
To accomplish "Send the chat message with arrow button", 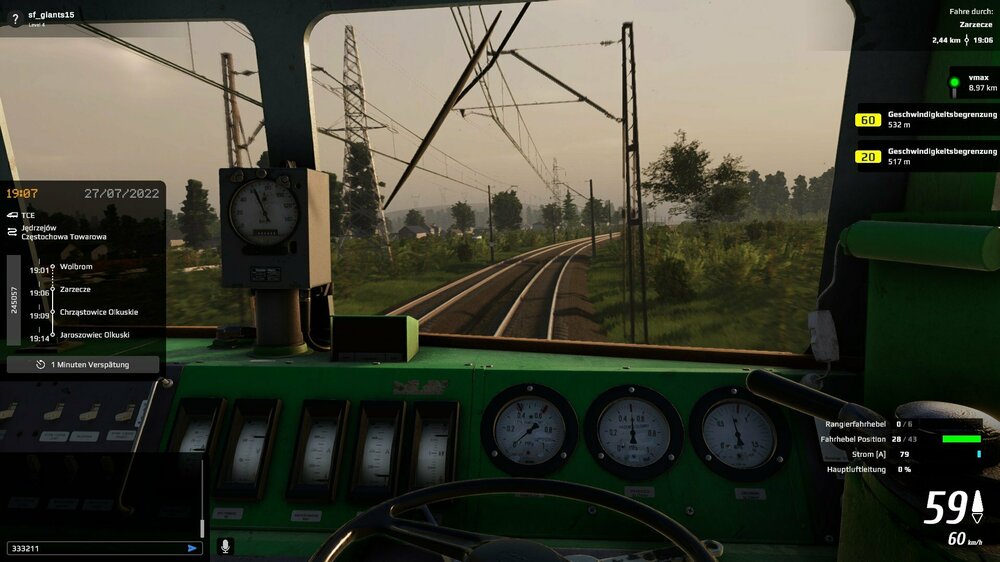I will coord(192,548).
